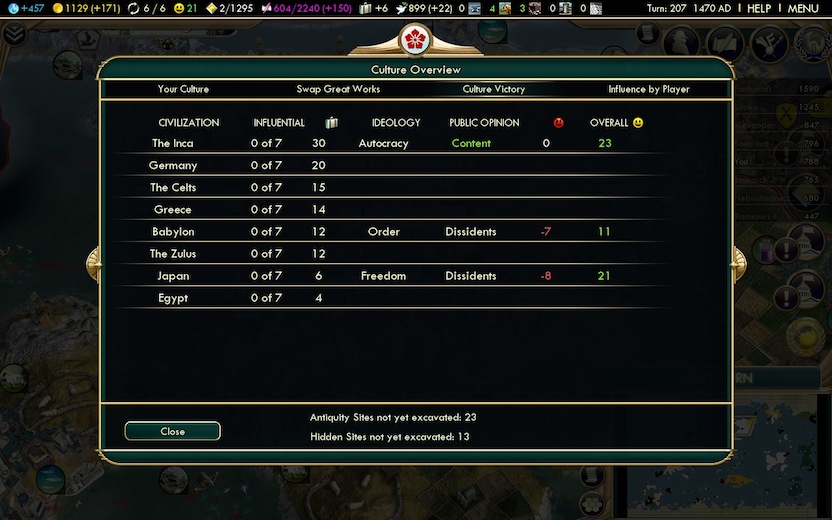Image resolution: width=832 pixels, height=520 pixels.
Task: Select the Japan civilization row
Action: tap(173, 276)
